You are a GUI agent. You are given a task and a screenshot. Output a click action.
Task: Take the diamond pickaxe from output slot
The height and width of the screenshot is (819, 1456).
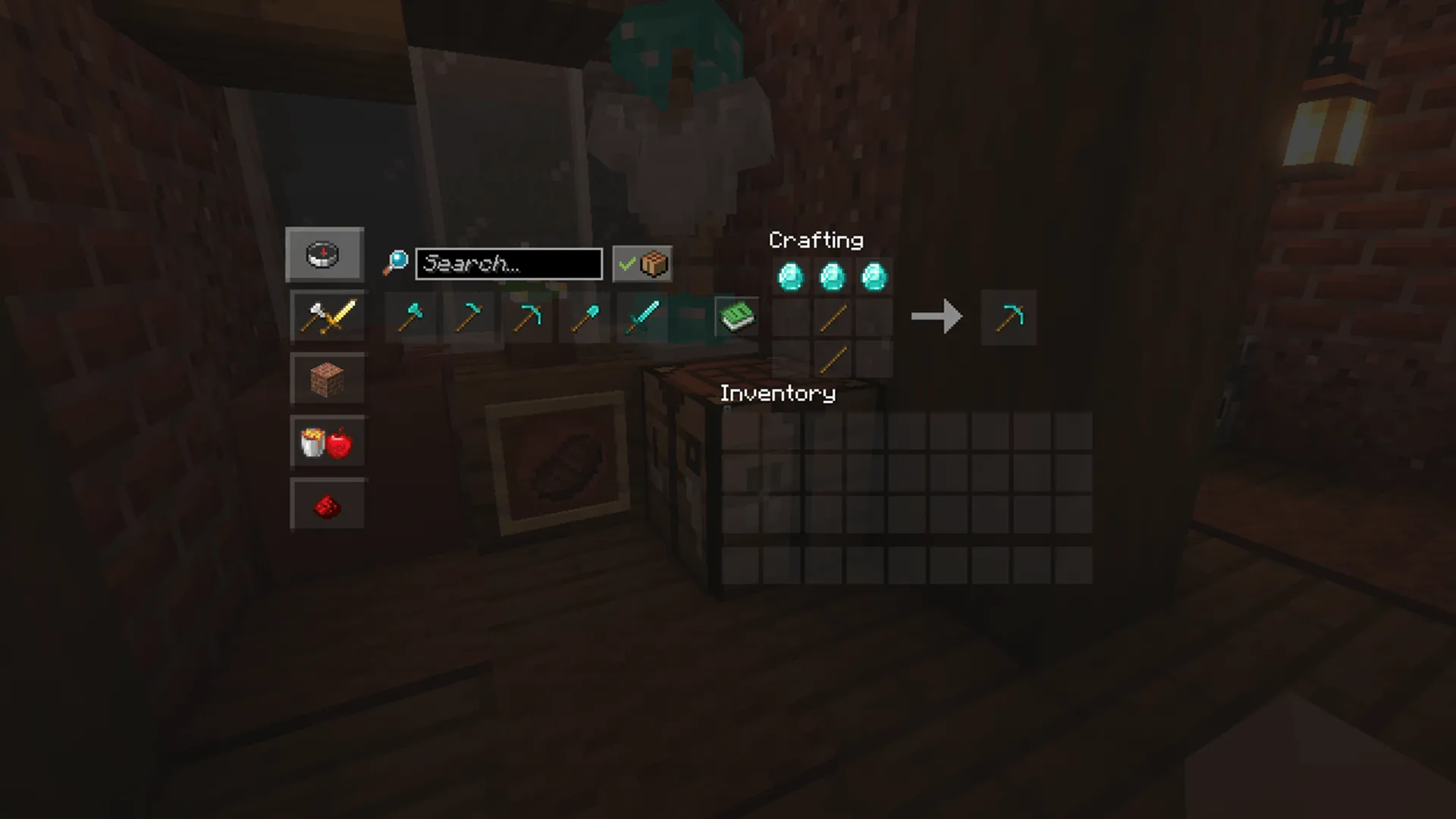point(1009,317)
